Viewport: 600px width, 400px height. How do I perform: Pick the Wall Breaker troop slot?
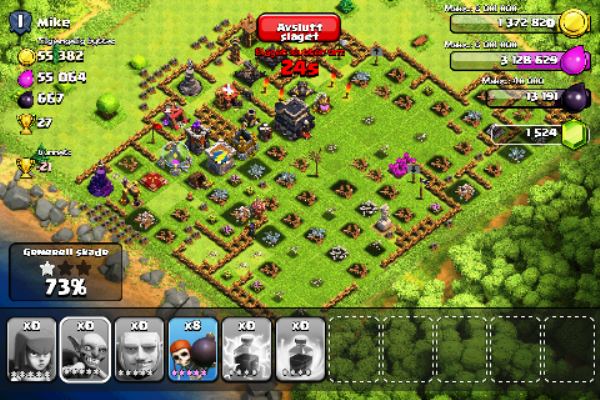(193, 350)
